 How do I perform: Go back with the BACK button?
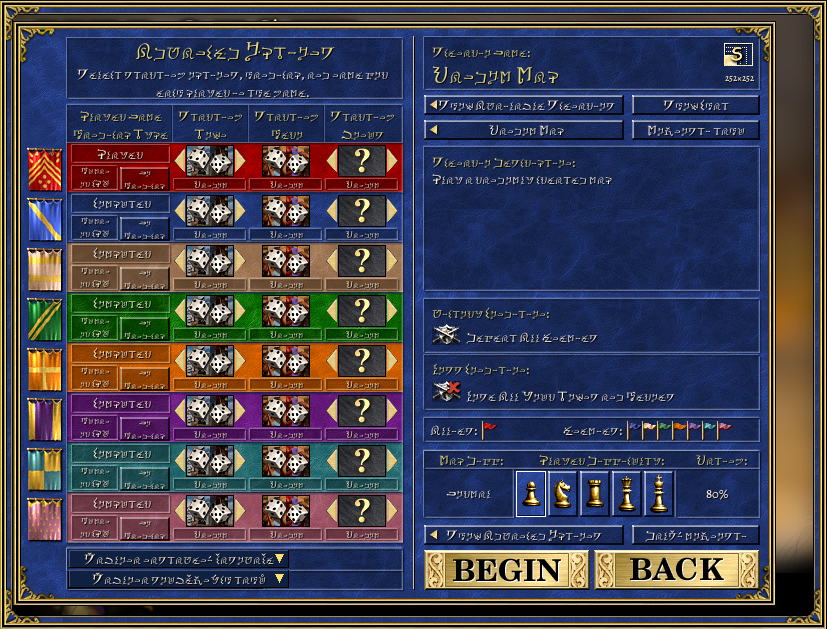(676, 569)
